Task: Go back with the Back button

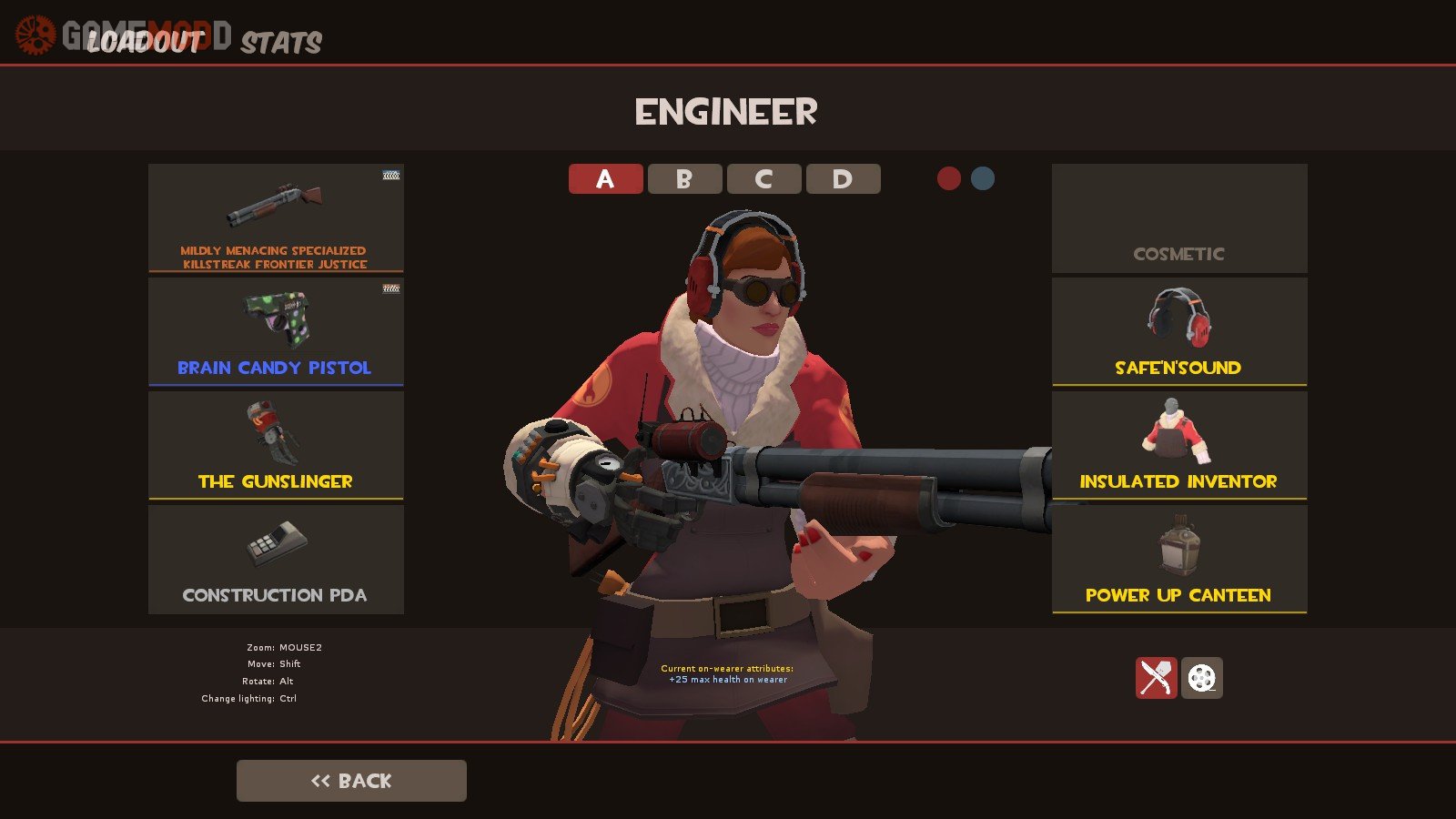Action: [351, 781]
